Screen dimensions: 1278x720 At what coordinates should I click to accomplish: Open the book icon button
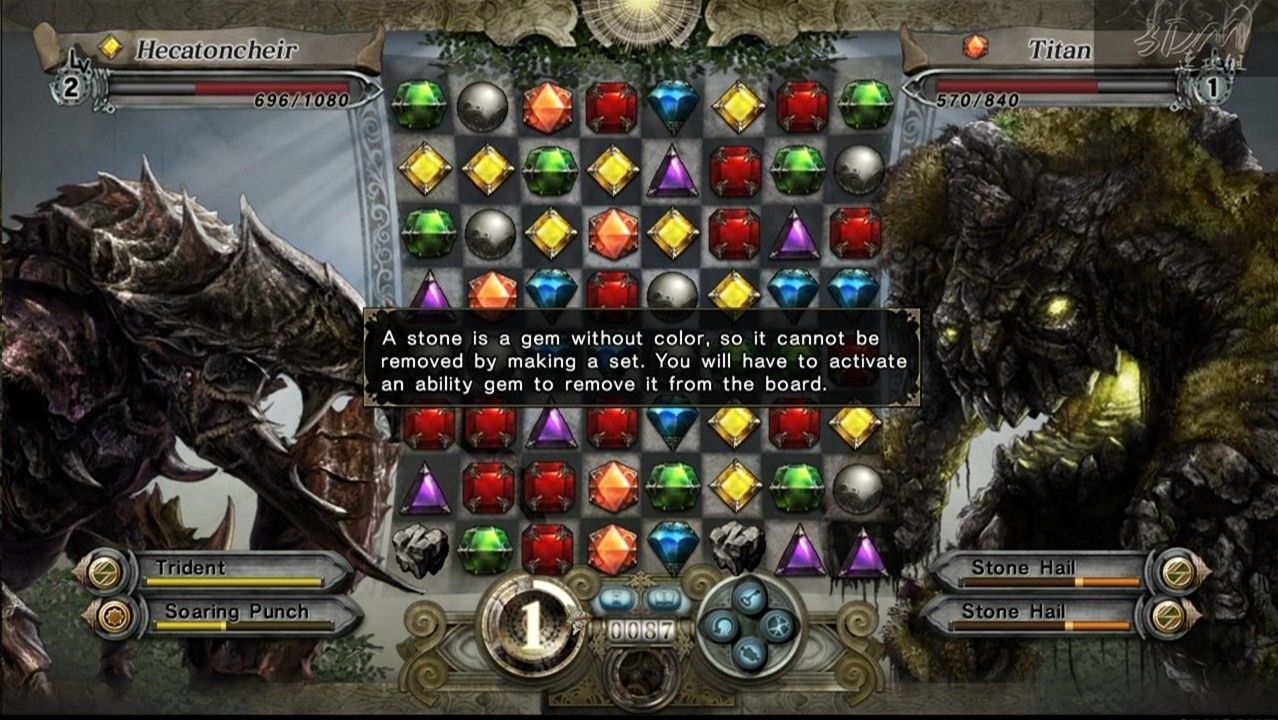pyautogui.click(x=662, y=601)
